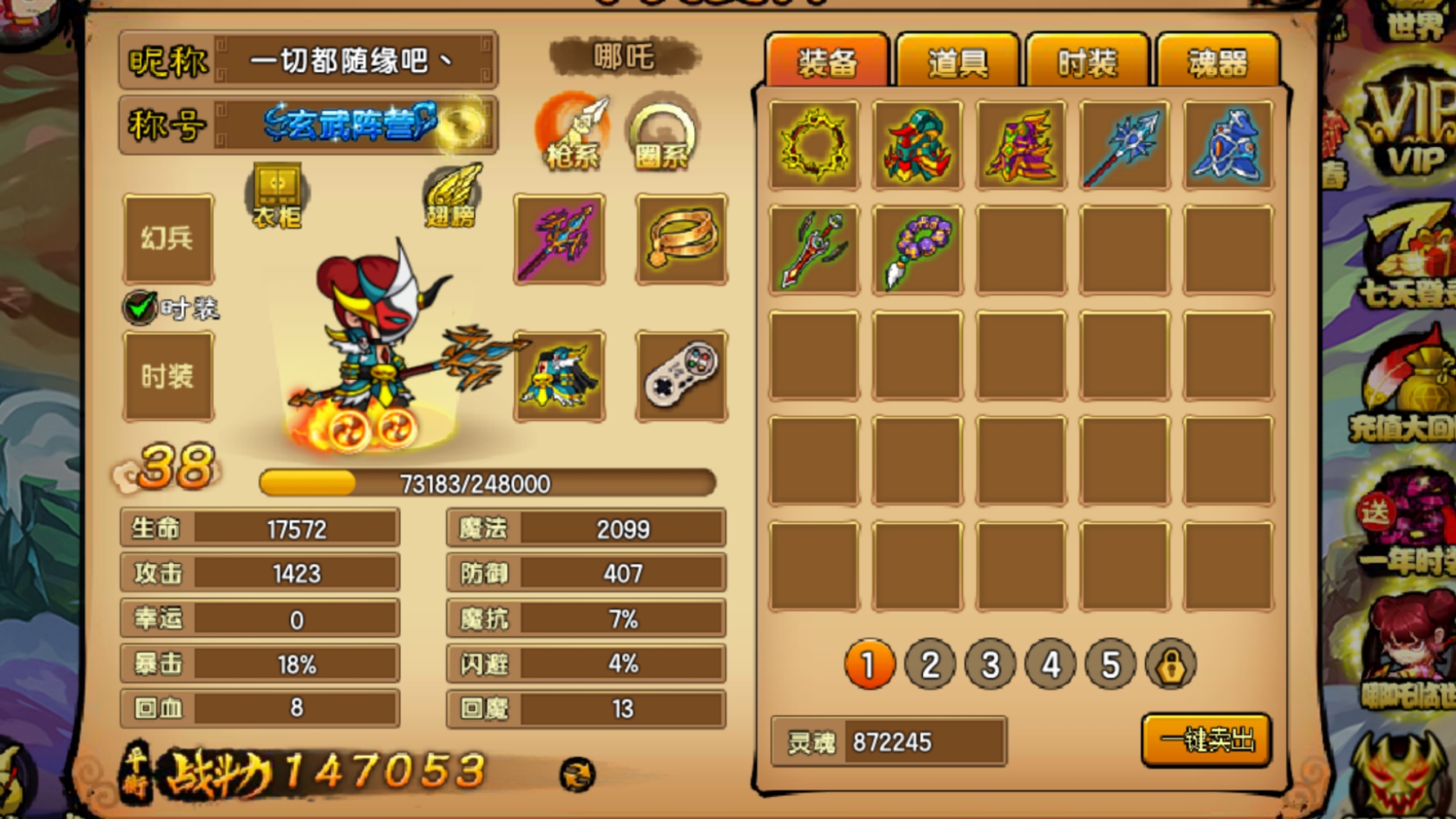Go to inventory page 2
This screenshot has width=1456, height=819.
tap(930, 665)
